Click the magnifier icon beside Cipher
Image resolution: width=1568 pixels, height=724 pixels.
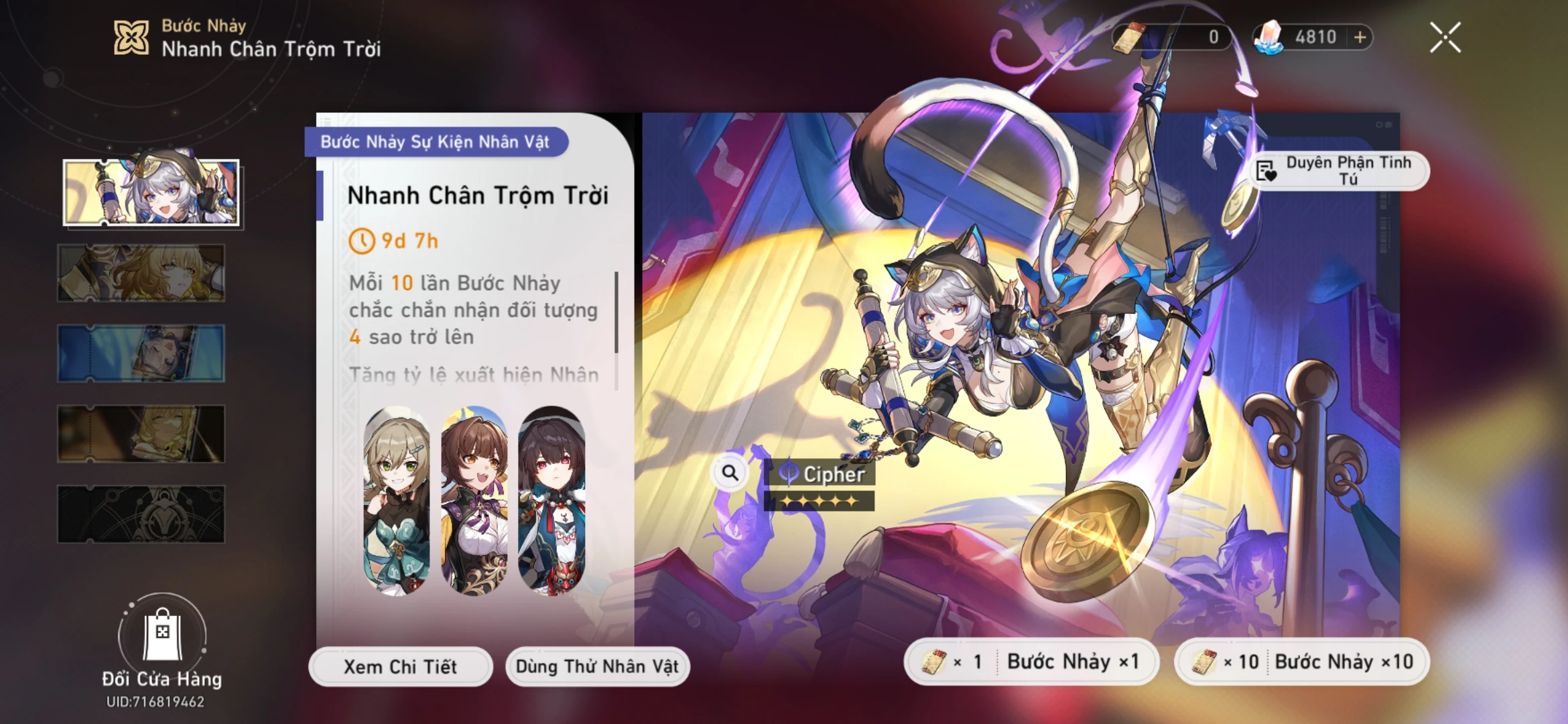730,472
